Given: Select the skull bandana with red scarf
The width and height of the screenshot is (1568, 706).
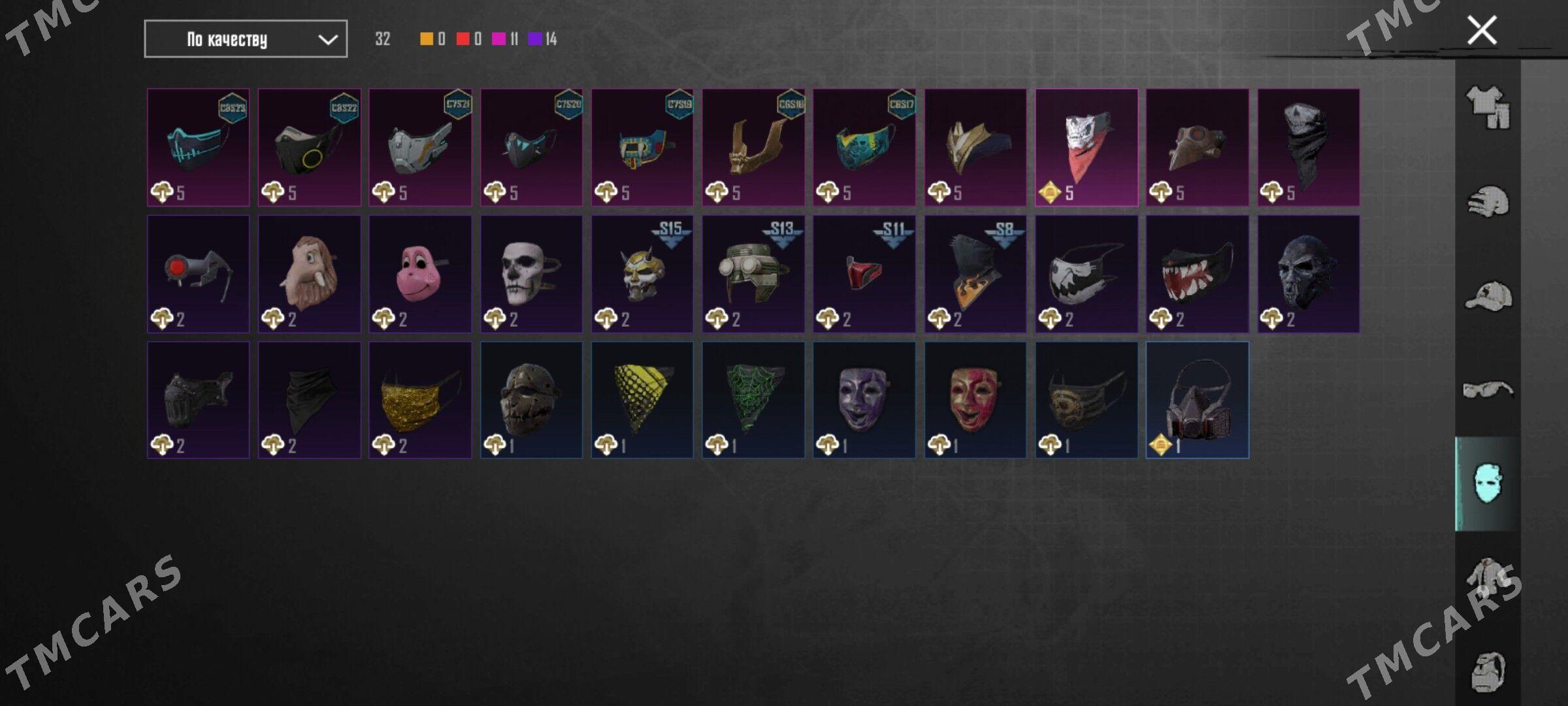Looking at the screenshot, I should pos(1086,148).
